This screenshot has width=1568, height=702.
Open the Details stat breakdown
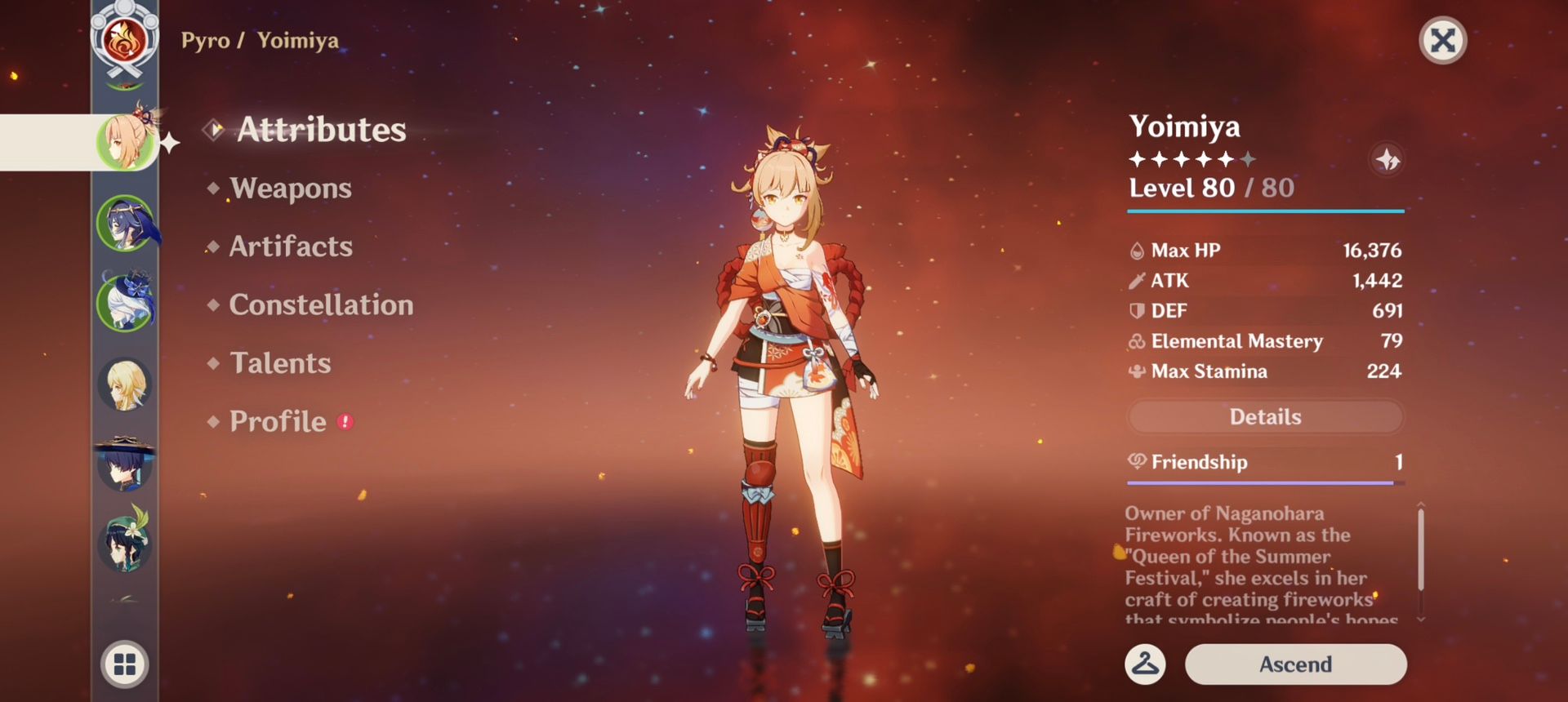click(x=1263, y=416)
